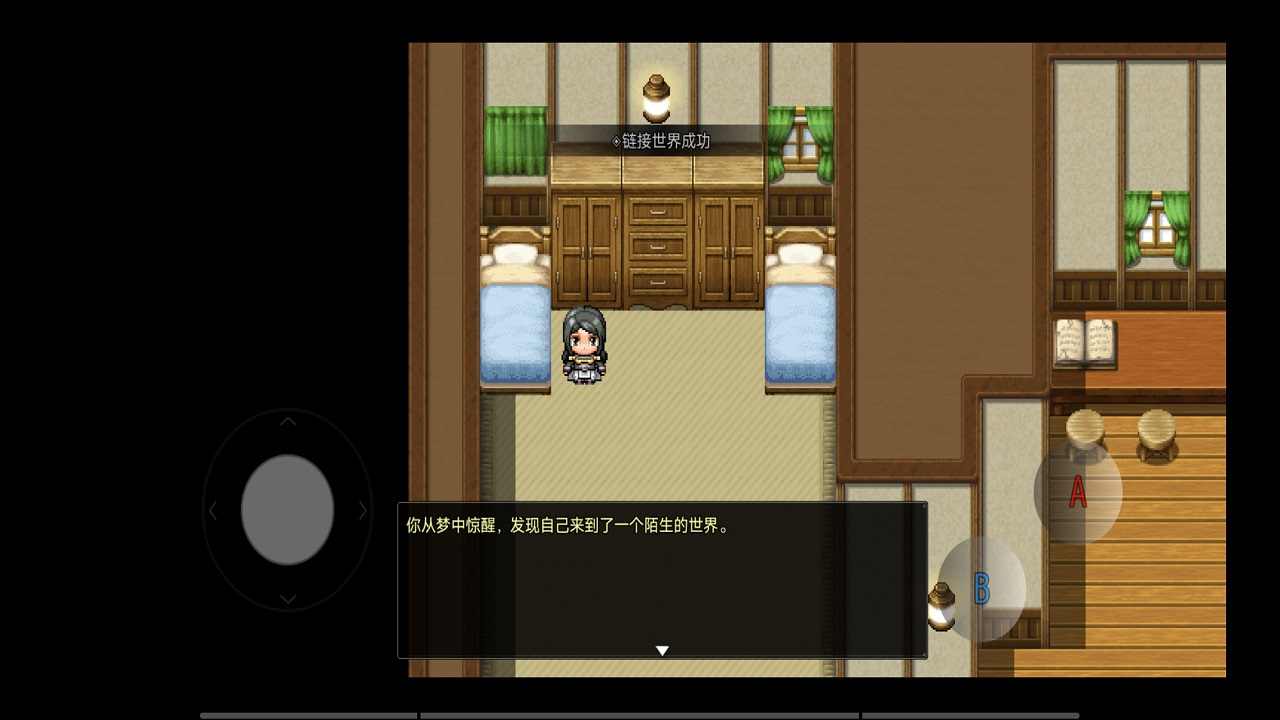
Task: Tap the left bed with blue blanket
Action: [x=514, y=330]
